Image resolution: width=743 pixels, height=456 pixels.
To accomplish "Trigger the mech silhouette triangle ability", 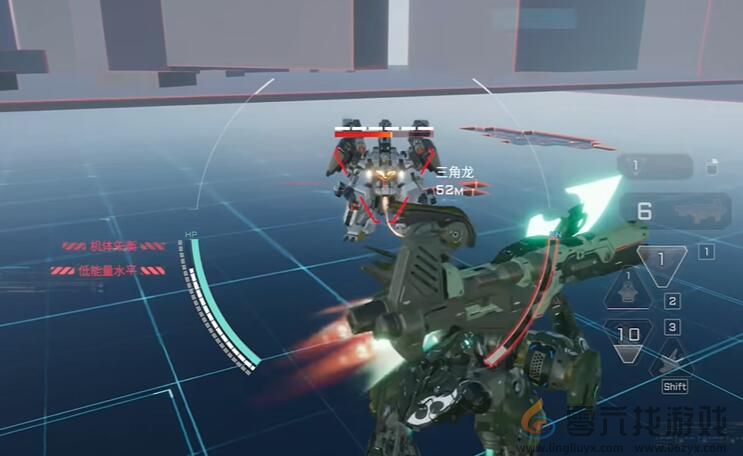I will (x=628, y=292).
